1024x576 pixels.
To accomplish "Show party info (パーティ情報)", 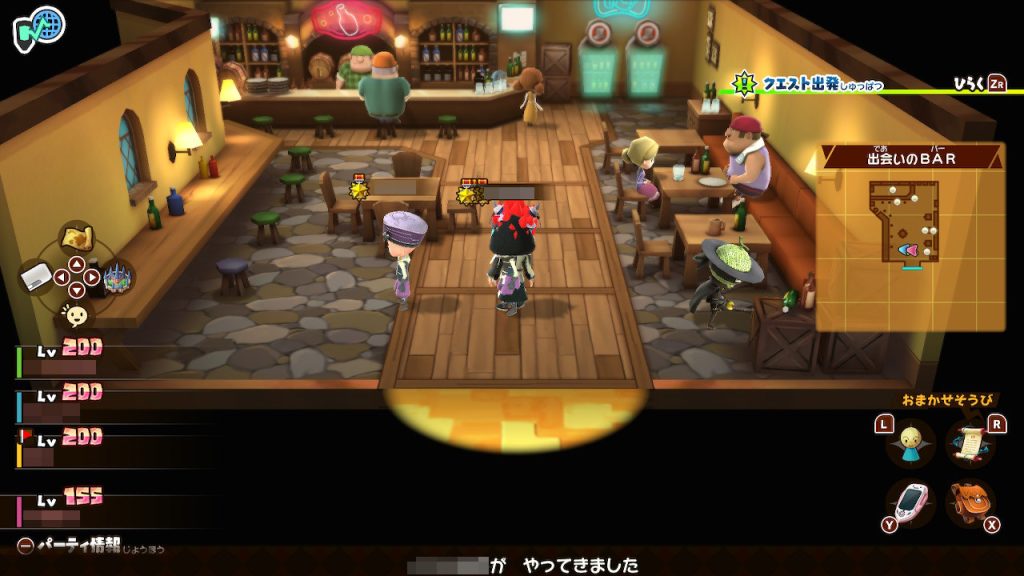I will [90, 546].
